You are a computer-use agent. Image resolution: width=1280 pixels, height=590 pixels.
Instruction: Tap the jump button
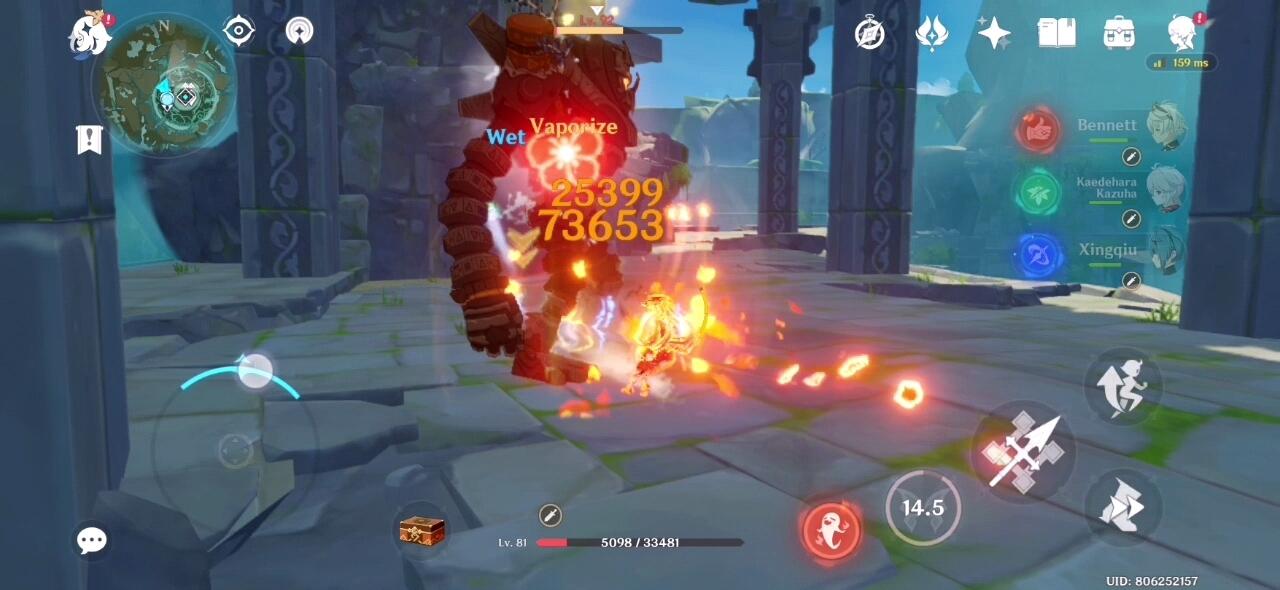[1123, 384]
